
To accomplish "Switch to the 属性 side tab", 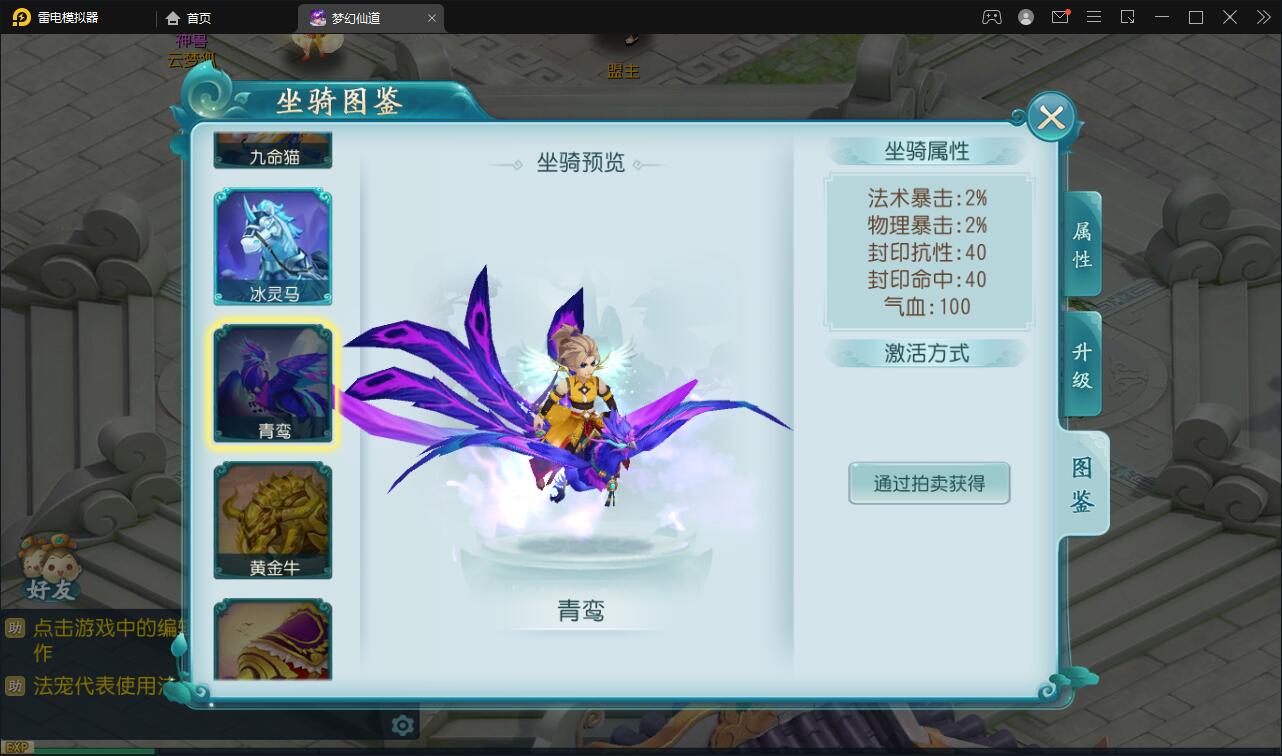I will tap(1080, 243).
